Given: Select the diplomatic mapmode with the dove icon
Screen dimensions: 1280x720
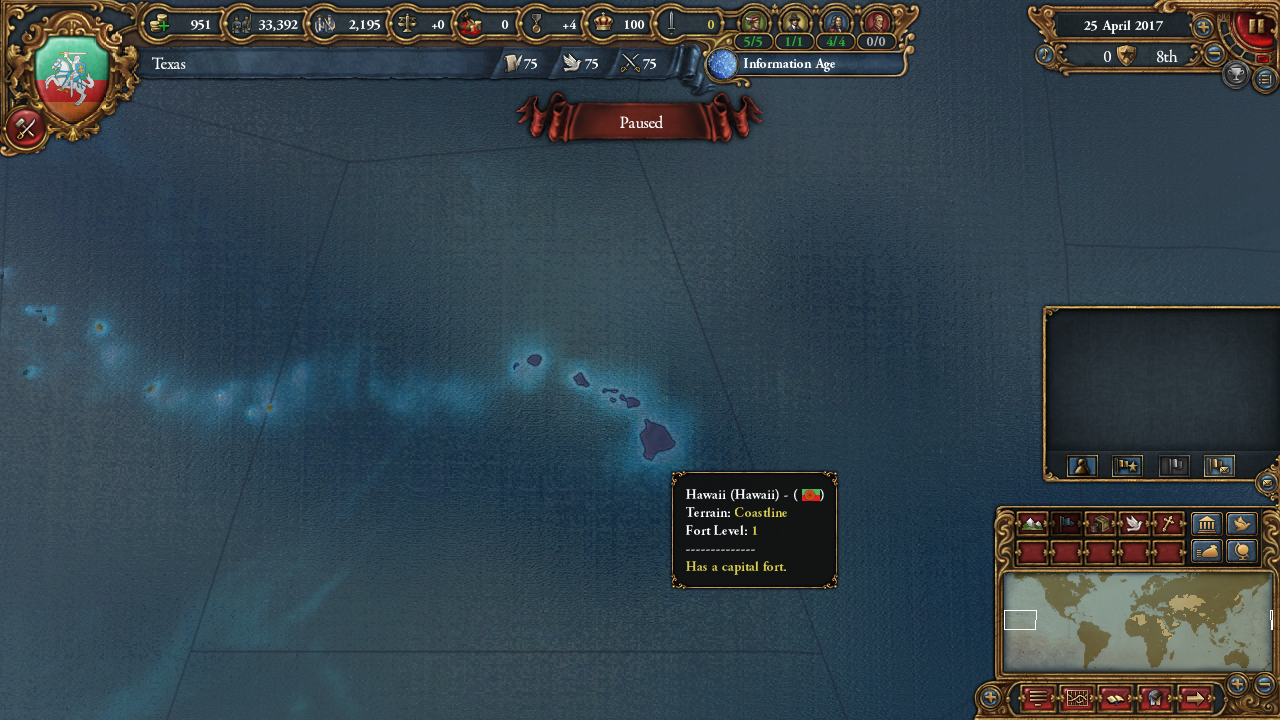Looking at the screenshot, I should [x=1134, y=524].
